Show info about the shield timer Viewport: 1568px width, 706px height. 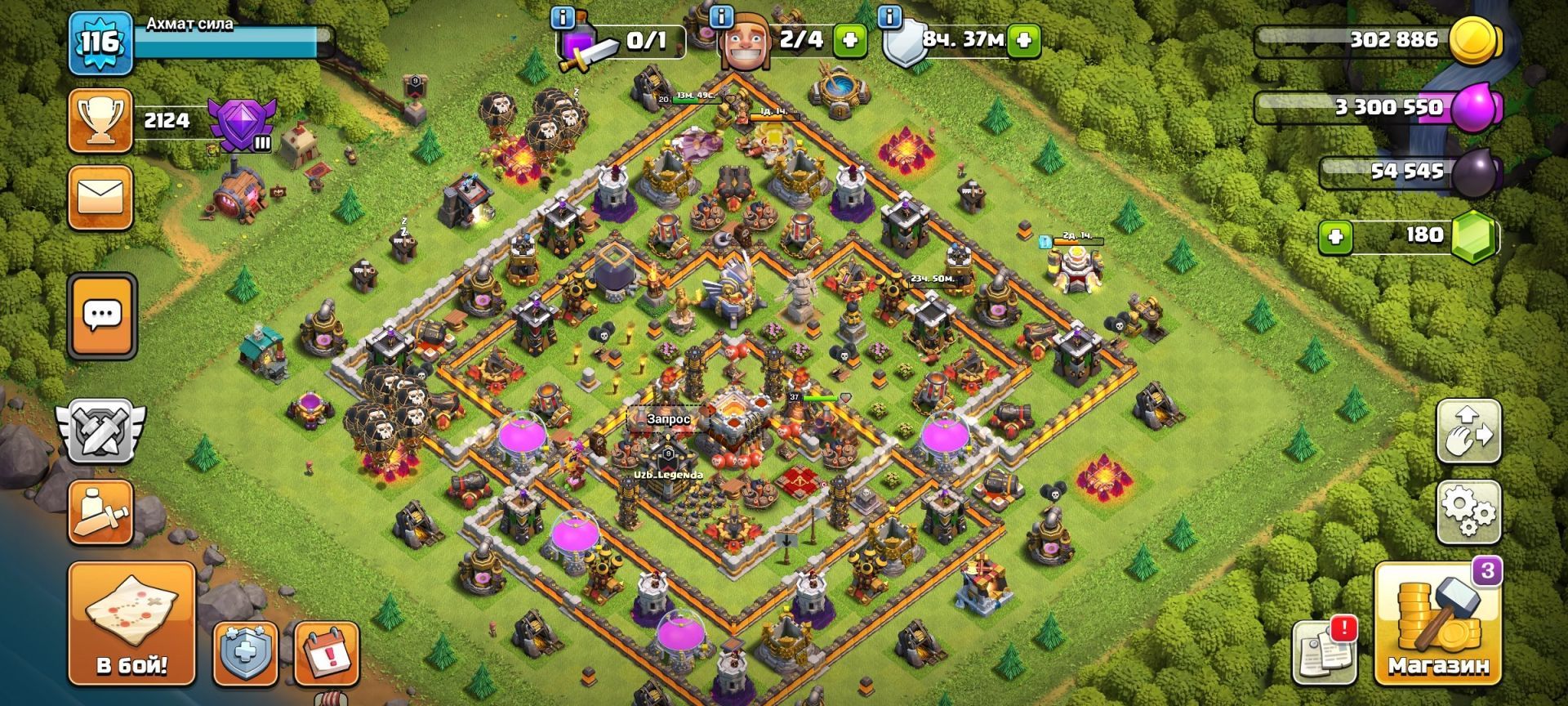click(889, 16)
